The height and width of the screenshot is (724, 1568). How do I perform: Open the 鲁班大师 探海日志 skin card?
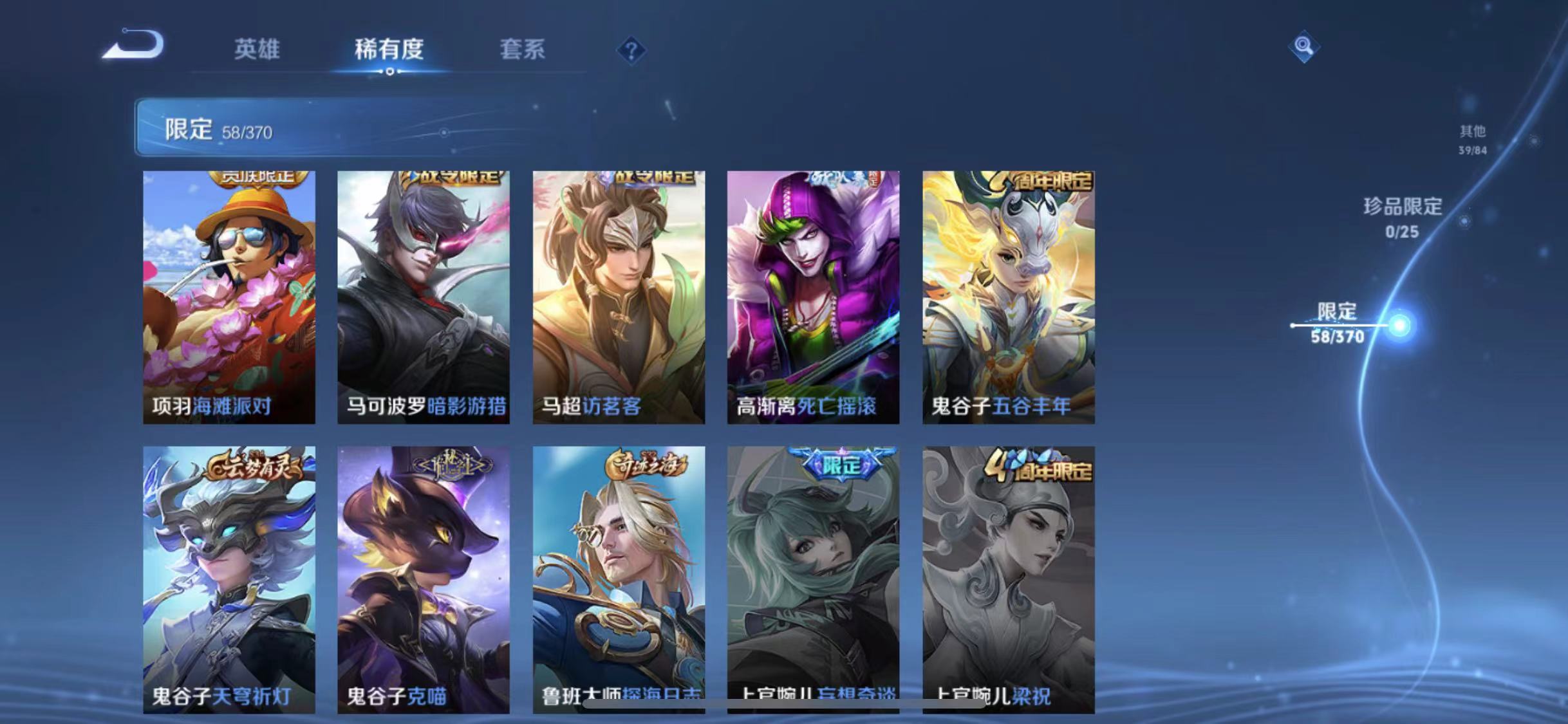(620, 579)
